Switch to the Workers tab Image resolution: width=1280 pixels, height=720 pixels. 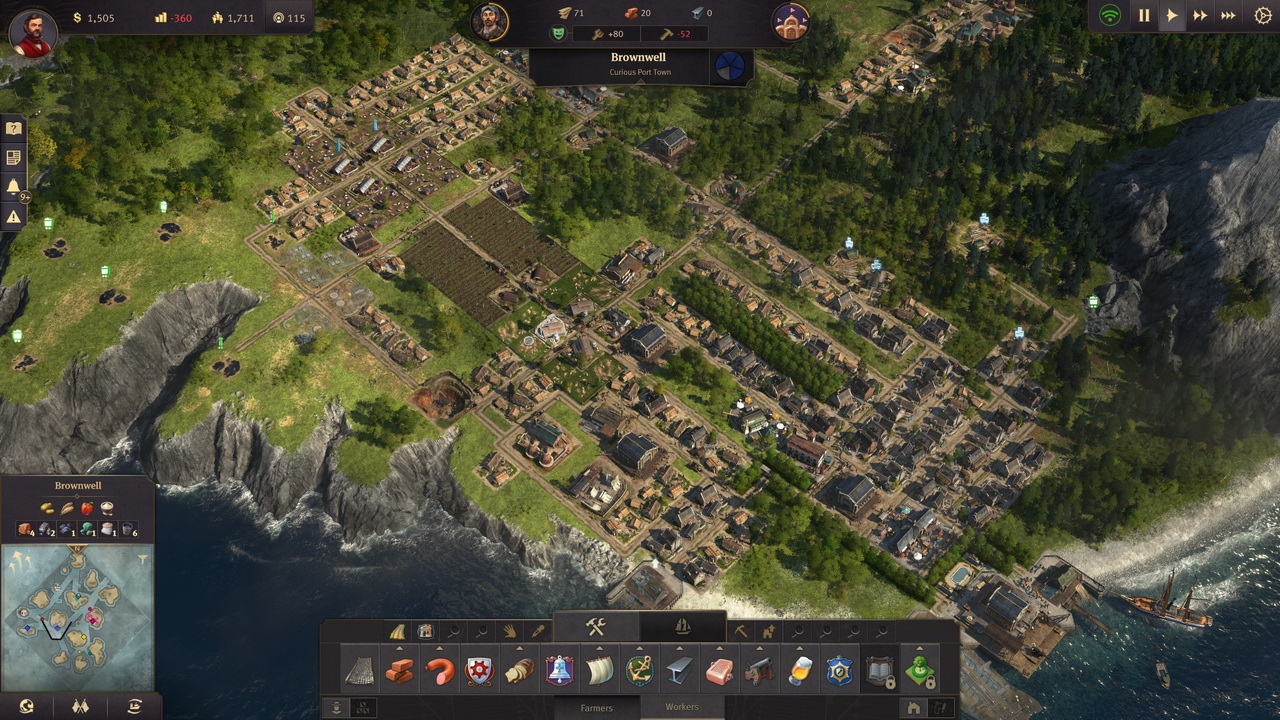tap(683, 707)
